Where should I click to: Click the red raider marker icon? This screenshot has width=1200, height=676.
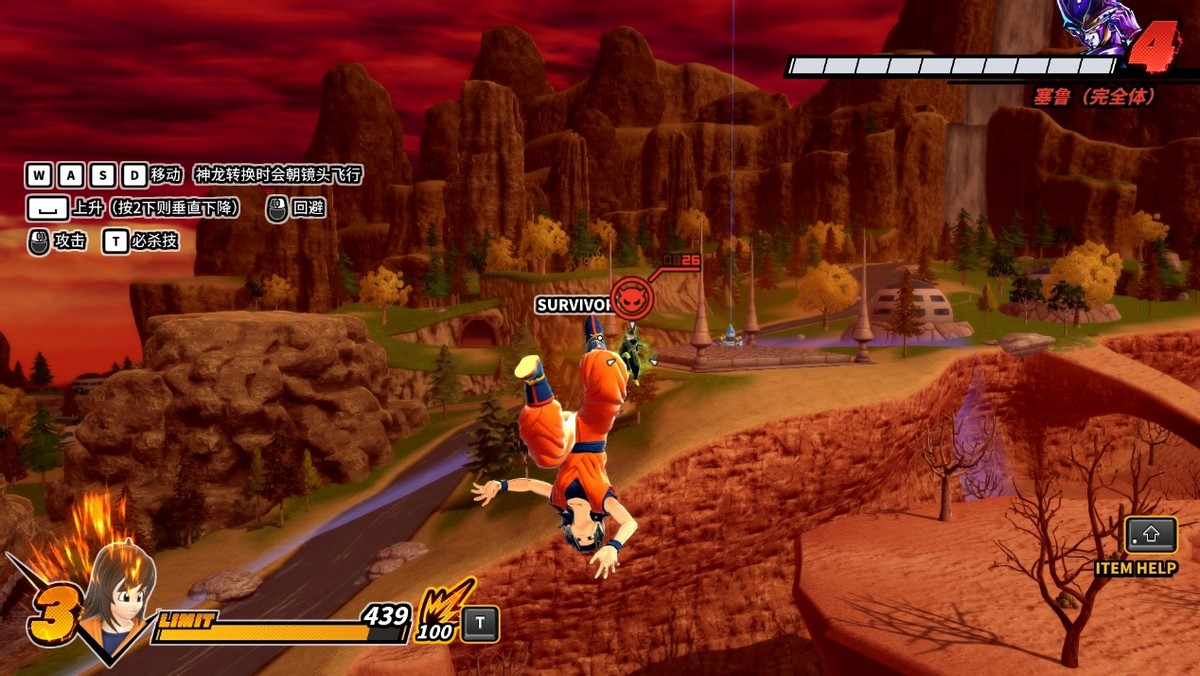click(632, 297)
